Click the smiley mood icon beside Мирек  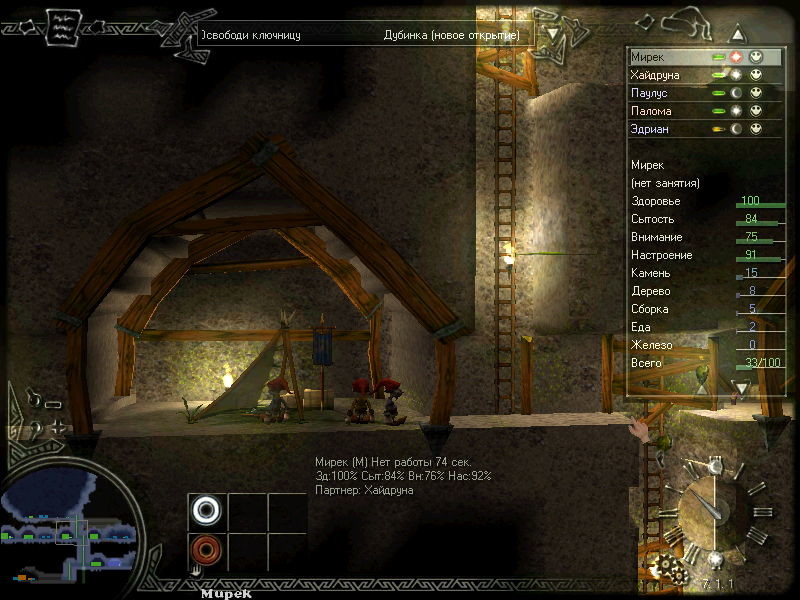pos(756,57)
